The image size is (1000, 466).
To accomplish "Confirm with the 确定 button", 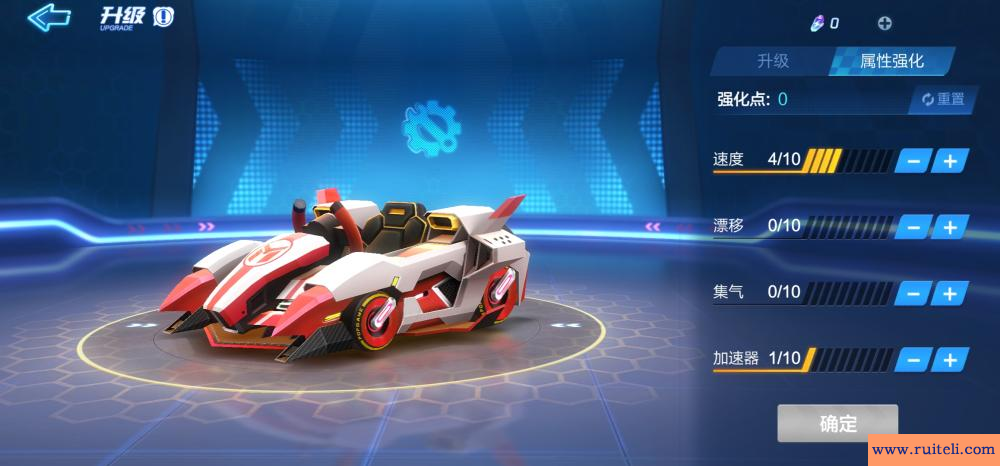I will (x=838, y=423).
